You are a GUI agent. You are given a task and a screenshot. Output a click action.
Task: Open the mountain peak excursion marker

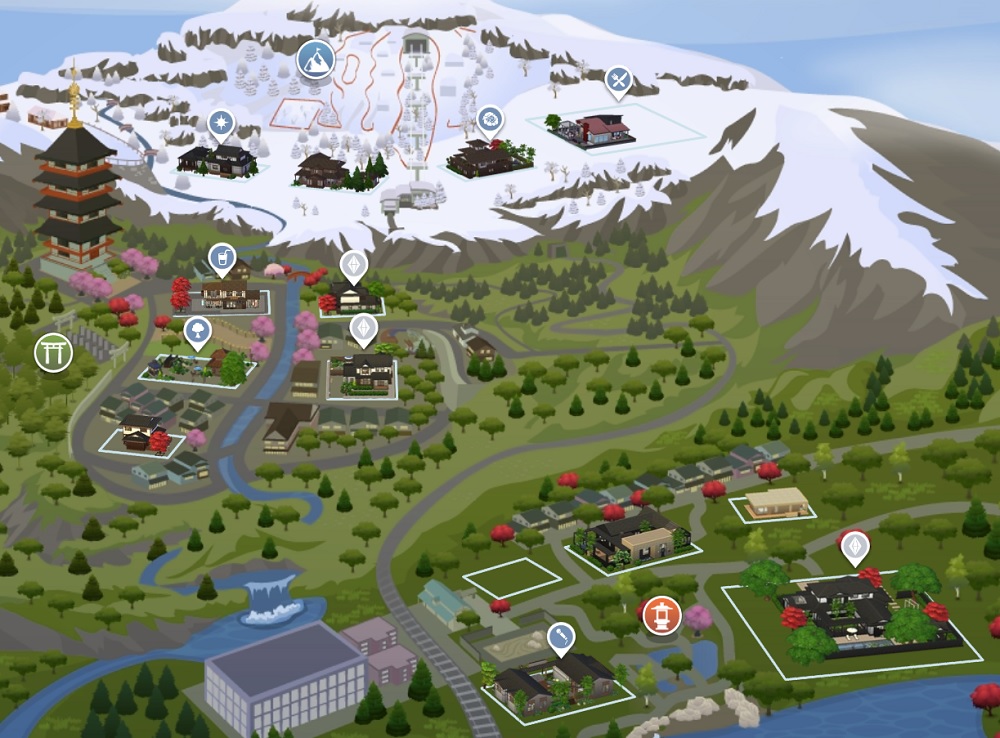315,59
